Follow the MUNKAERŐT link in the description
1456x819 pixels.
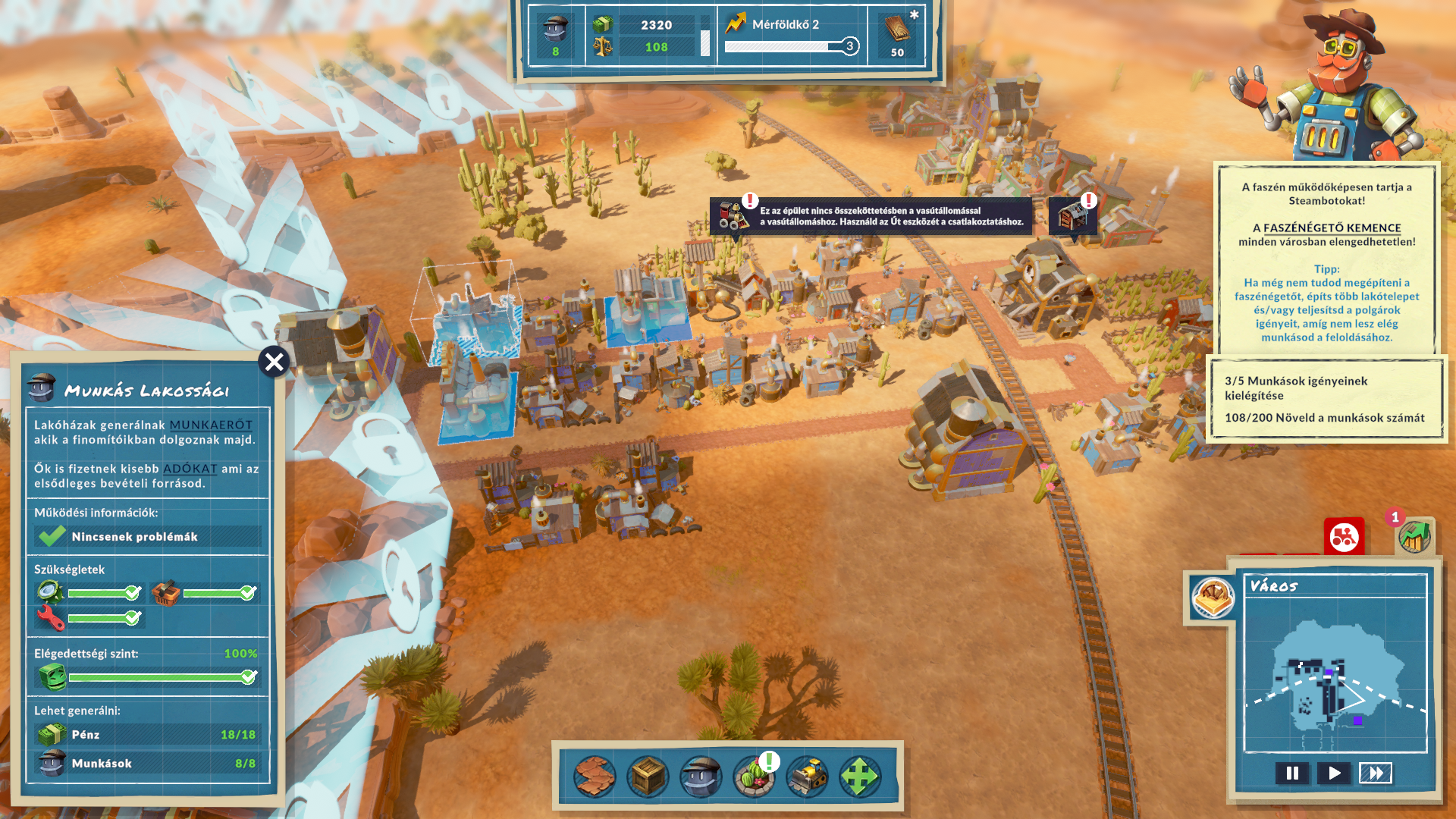point(211,425)
